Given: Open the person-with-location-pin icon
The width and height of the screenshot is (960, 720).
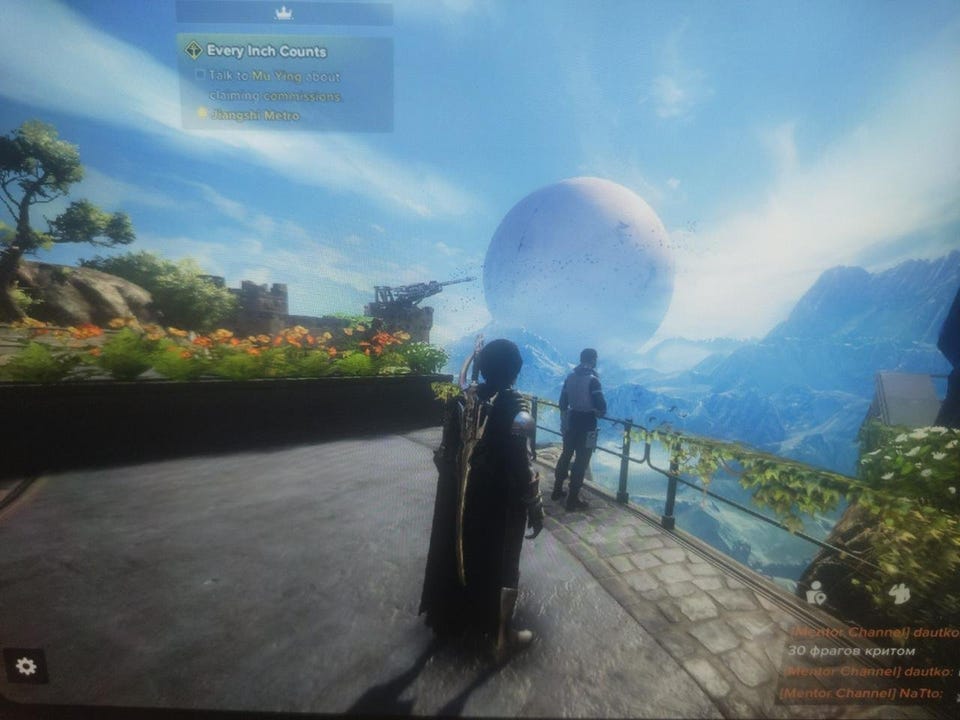Looking at the screenshot, I should click(x=816, y=592).
